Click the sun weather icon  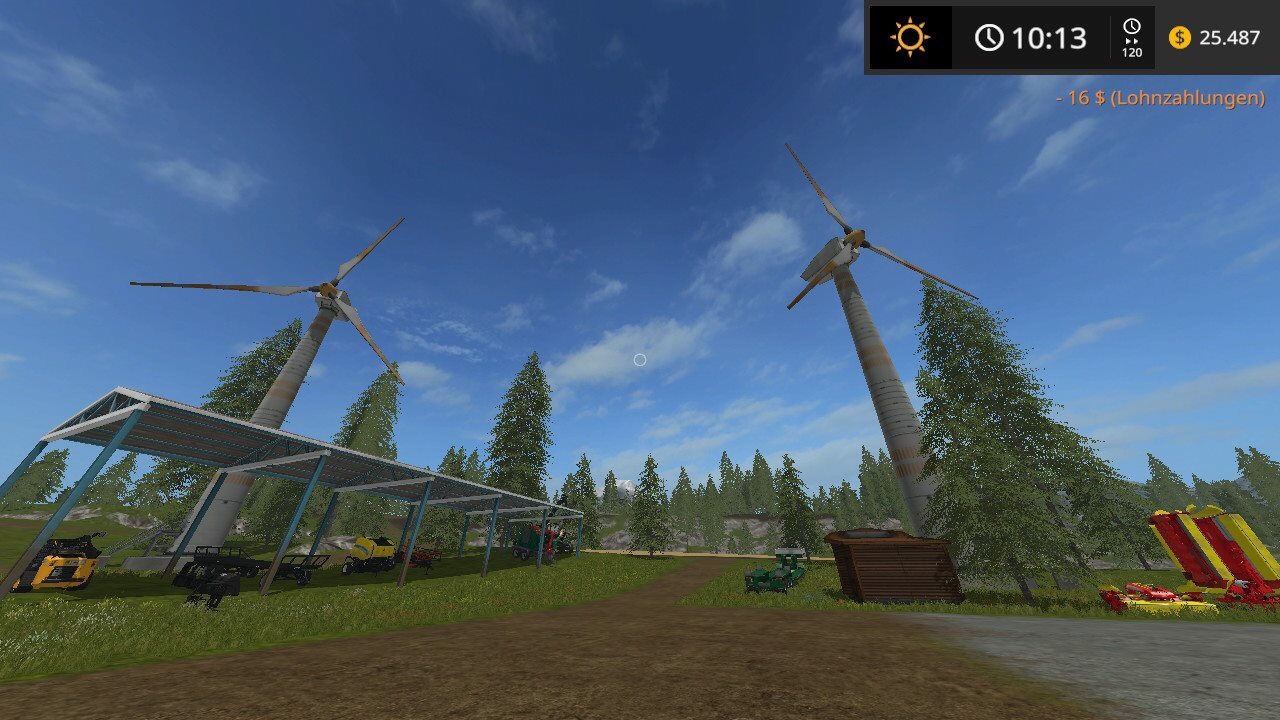[910, 38]
